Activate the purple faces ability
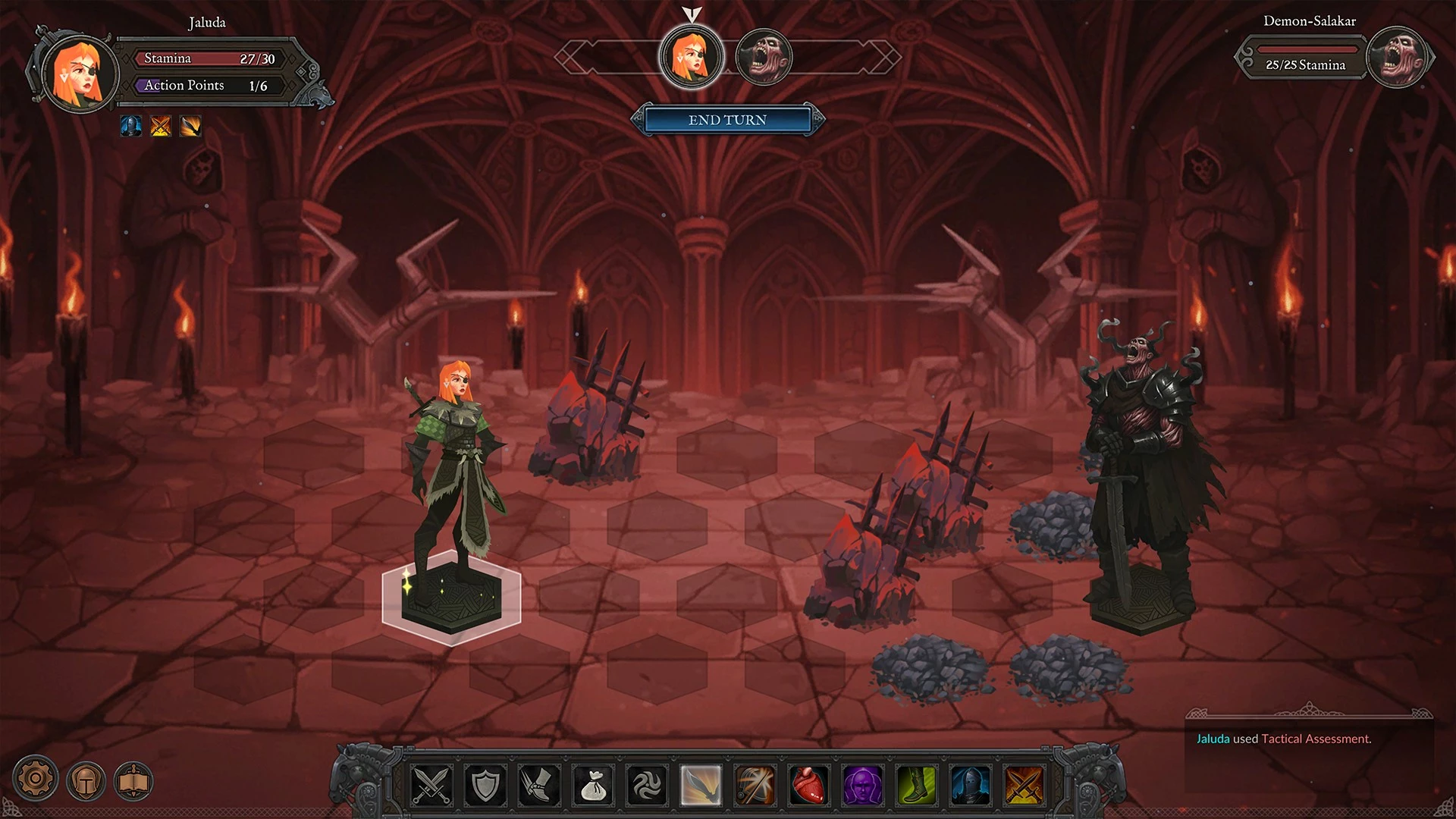 [863, 785]
